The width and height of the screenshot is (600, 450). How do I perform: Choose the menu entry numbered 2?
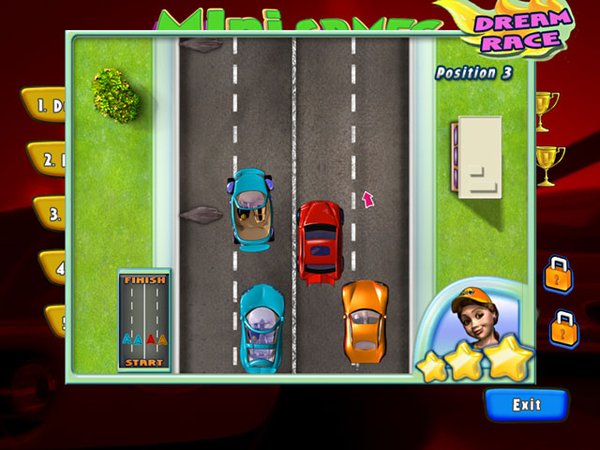pyautogui.click(x=46, y=157)
